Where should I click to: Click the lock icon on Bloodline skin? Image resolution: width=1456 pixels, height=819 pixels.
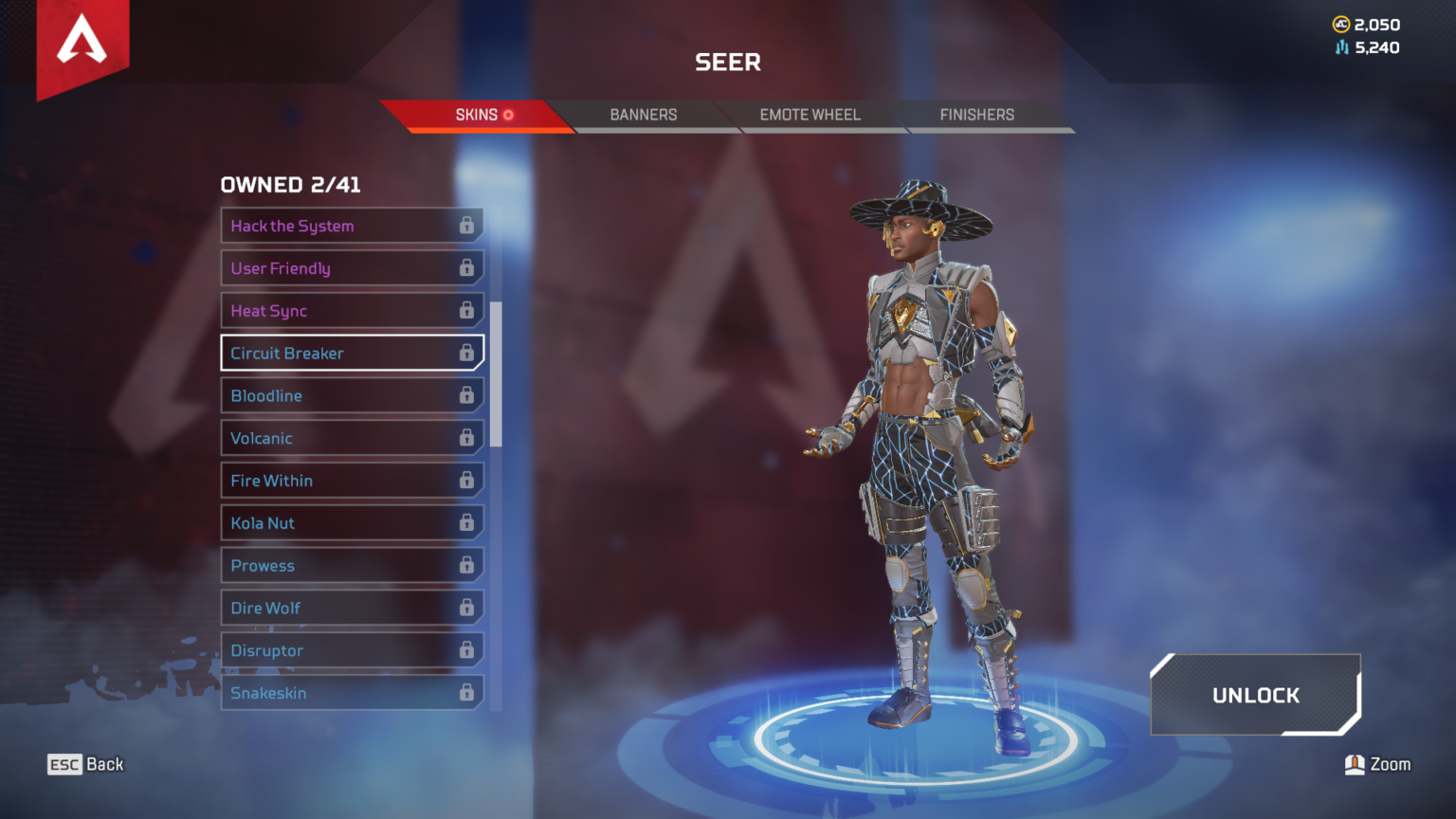click(467, 395)
